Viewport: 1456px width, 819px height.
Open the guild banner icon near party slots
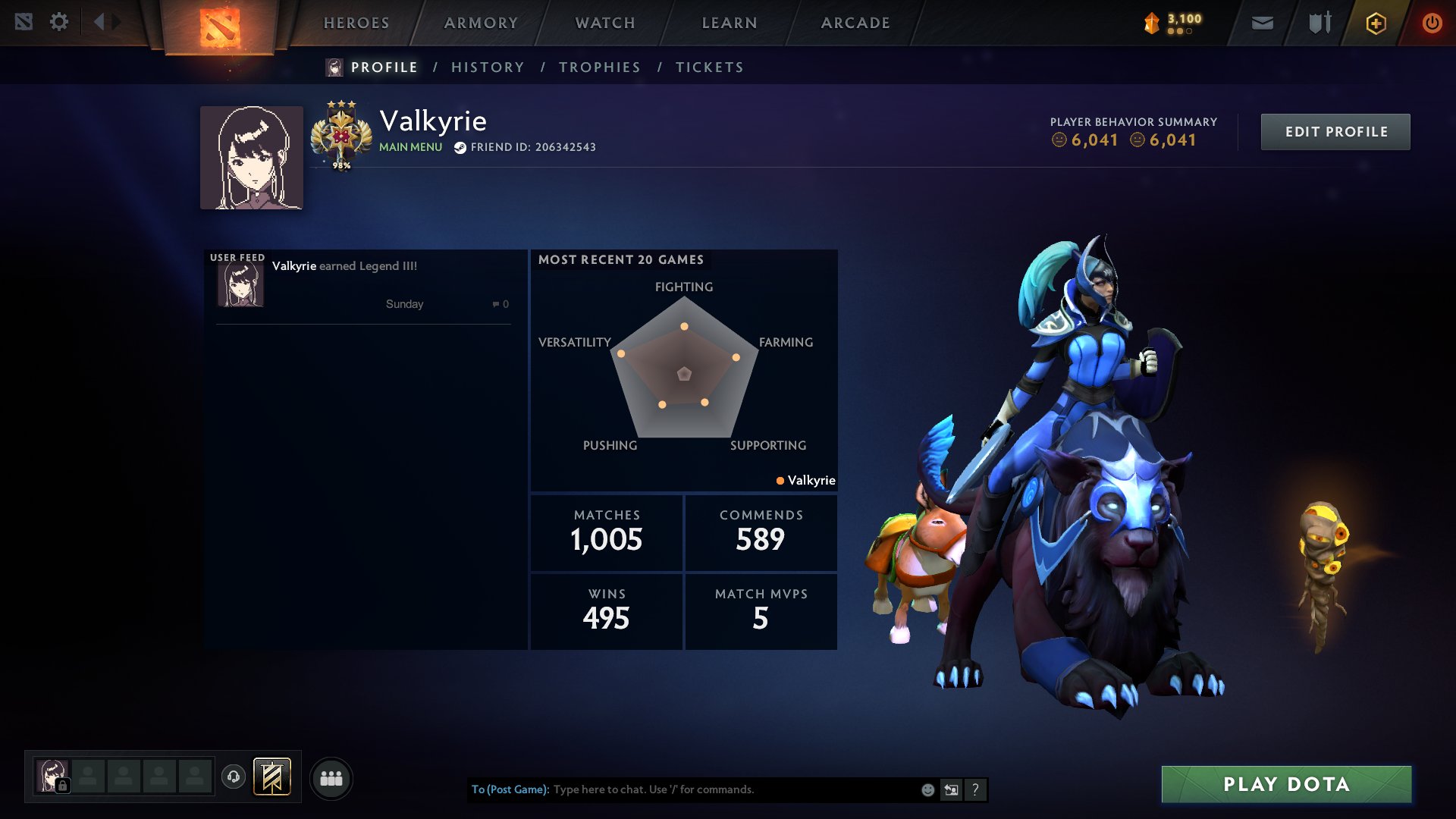tap(271, 777)
